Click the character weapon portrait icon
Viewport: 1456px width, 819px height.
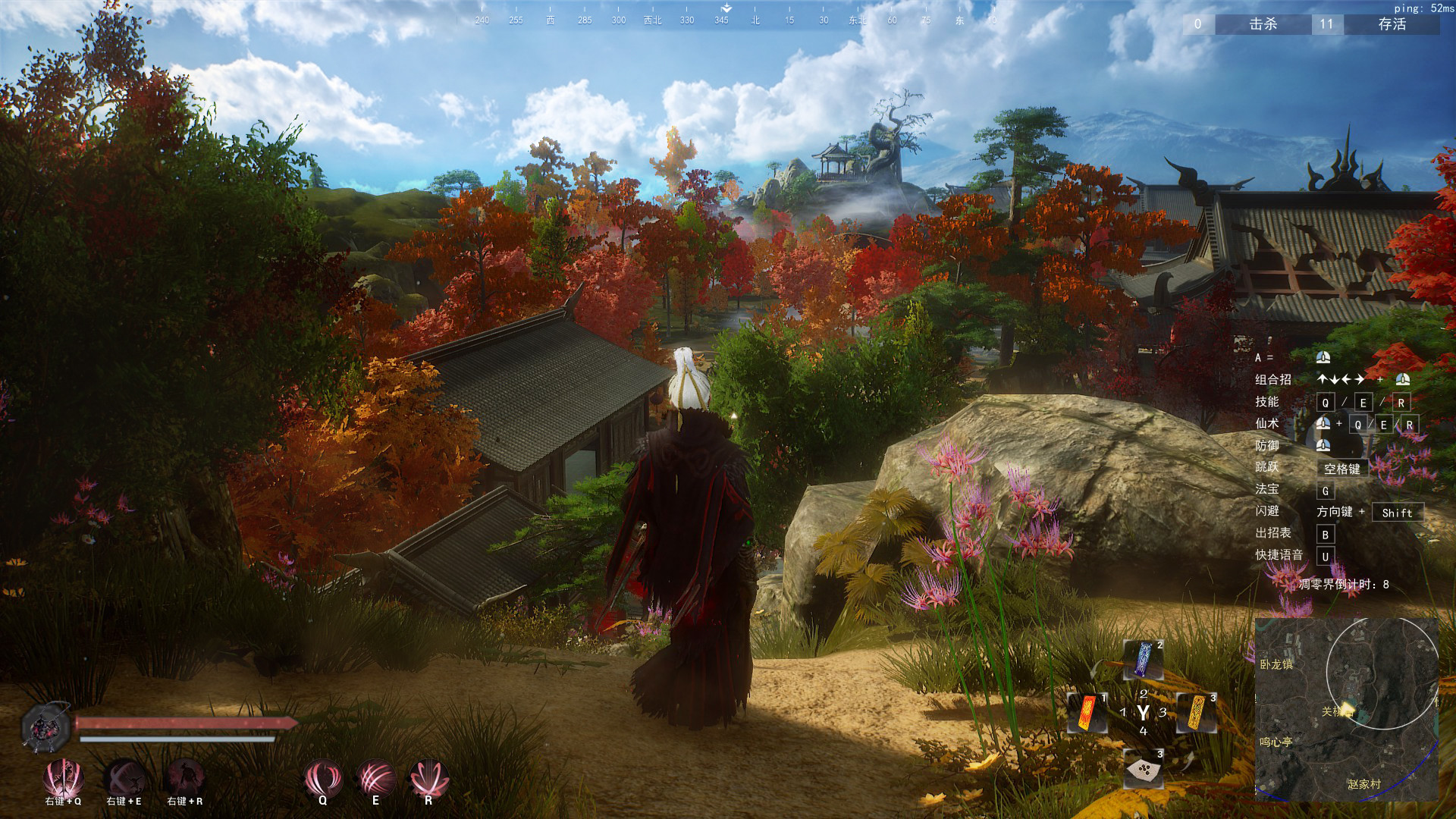(x=45, y=726)
